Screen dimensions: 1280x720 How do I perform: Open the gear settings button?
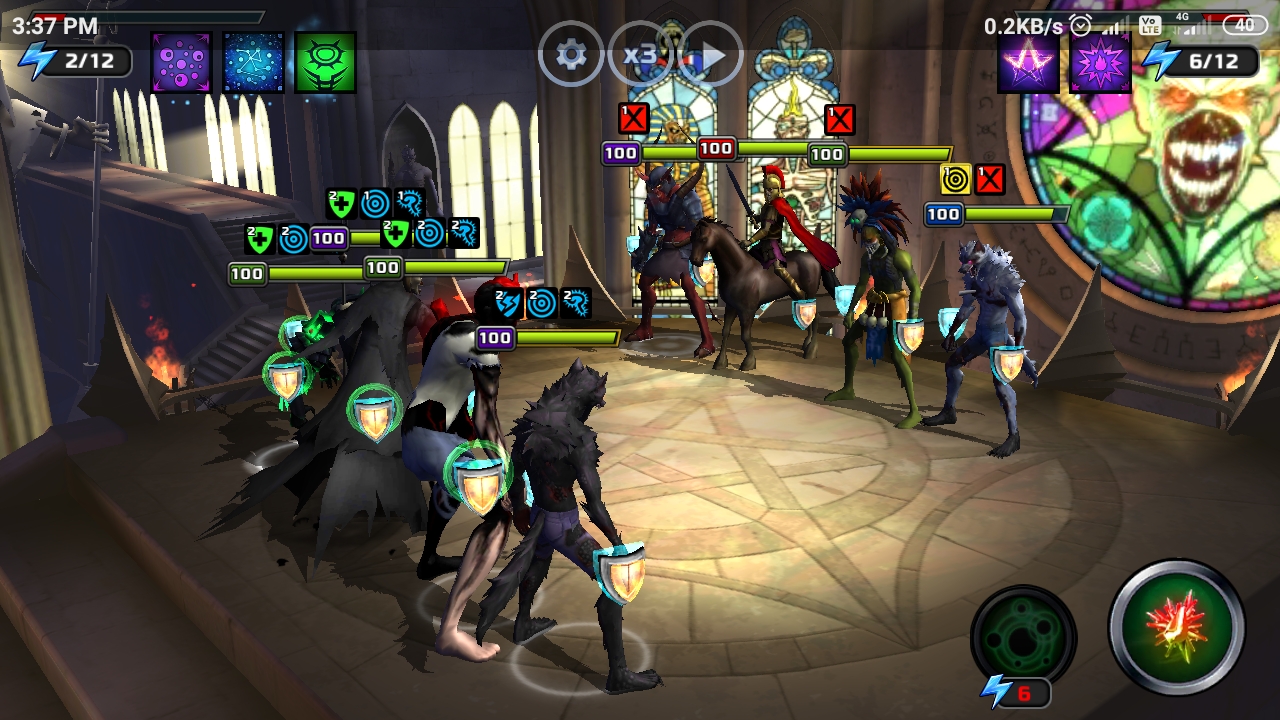[571, 54]
